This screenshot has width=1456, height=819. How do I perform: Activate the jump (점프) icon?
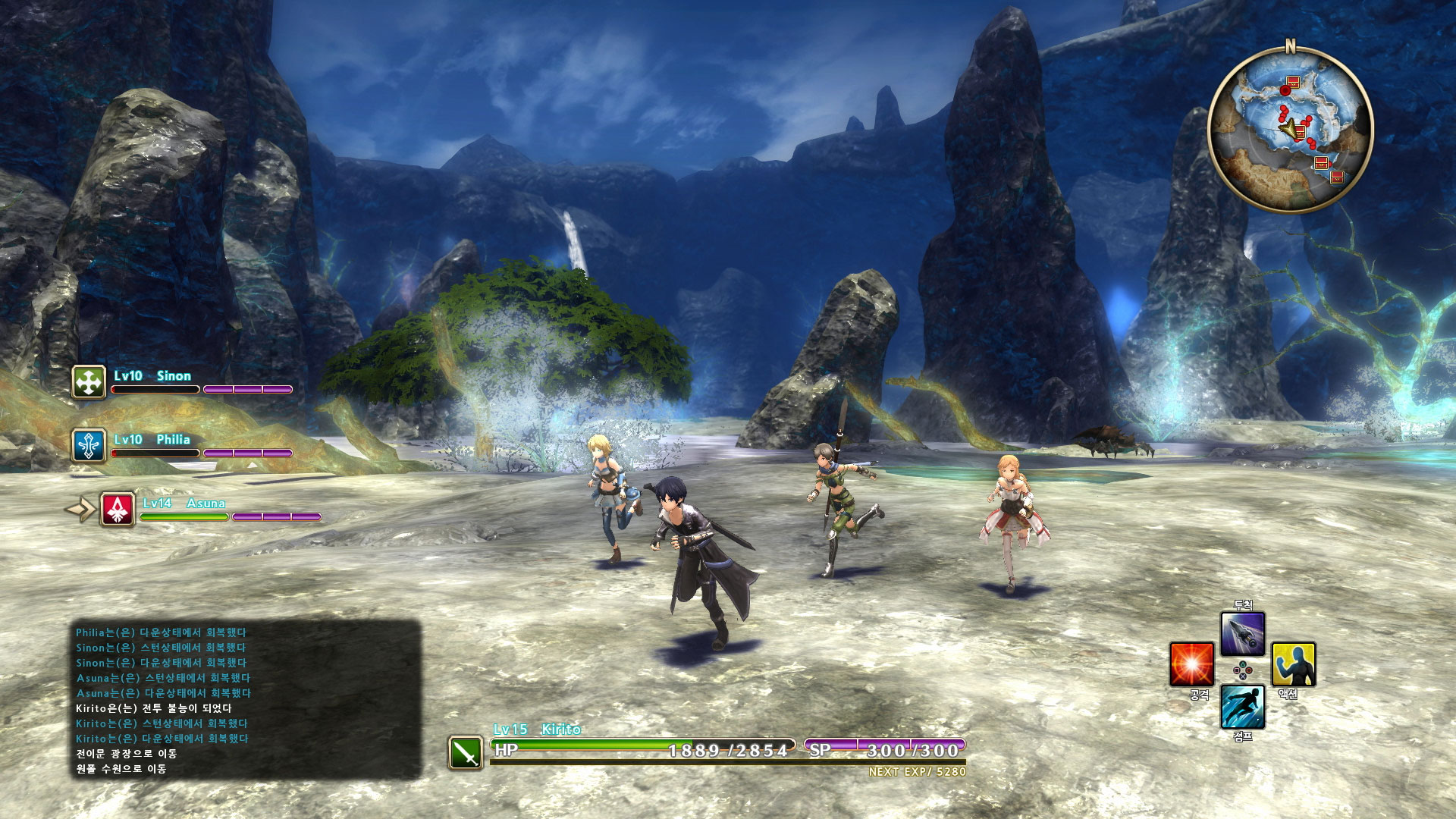1242,706
